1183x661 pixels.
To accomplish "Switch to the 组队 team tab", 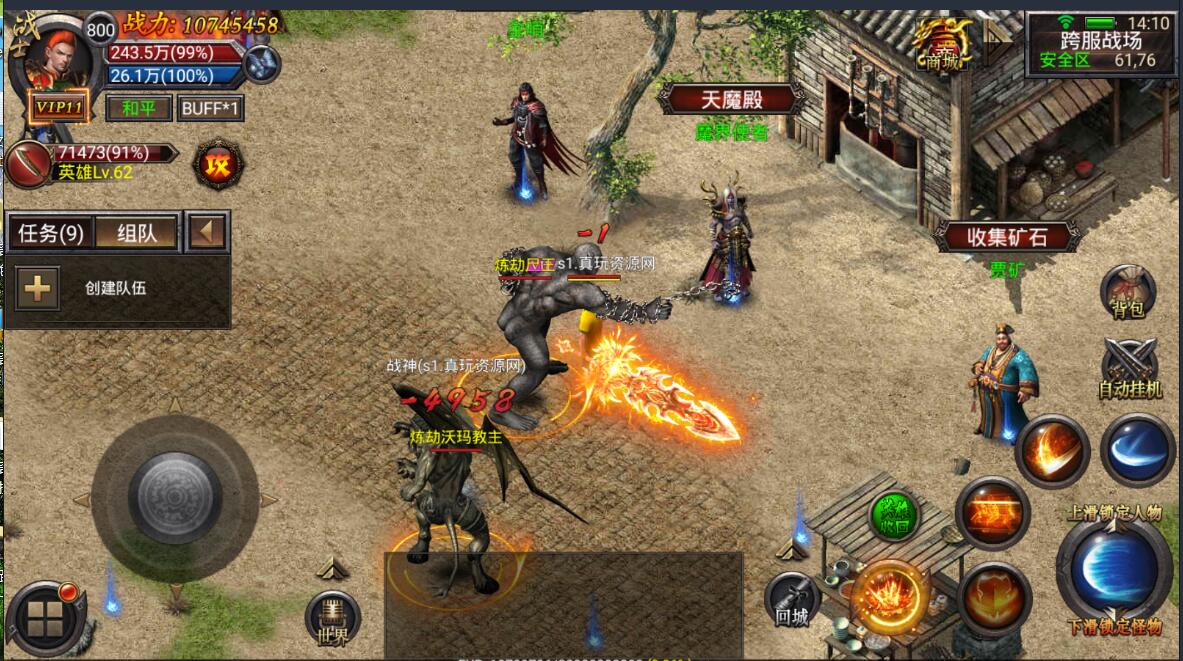I will pos(136,234).
